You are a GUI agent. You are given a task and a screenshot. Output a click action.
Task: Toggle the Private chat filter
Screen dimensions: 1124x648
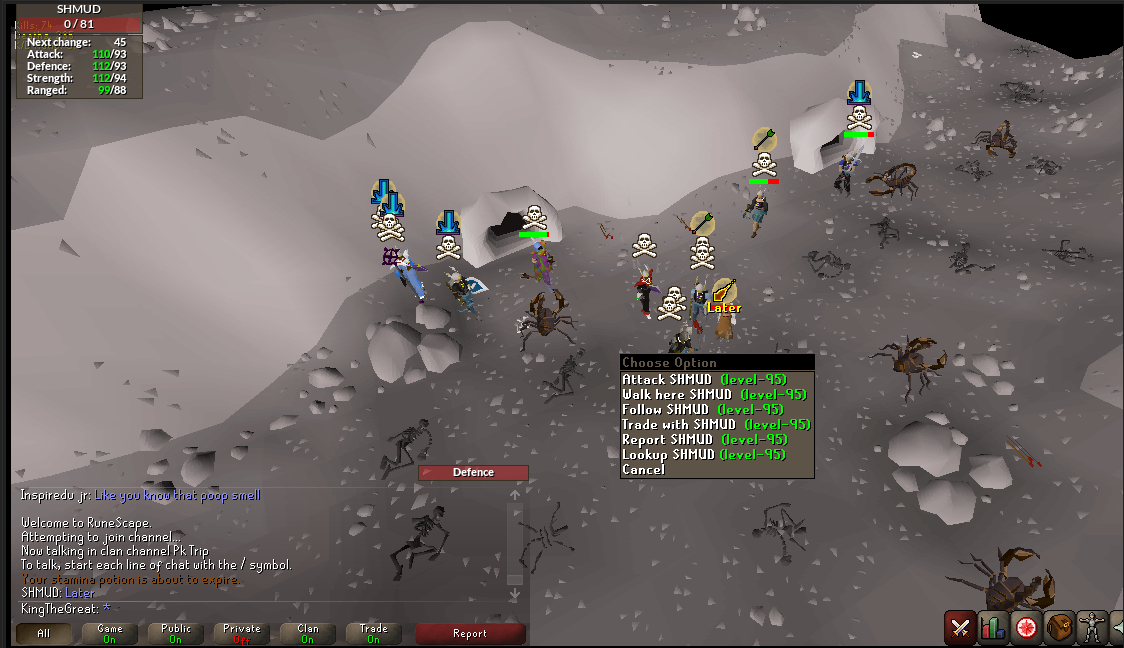click(x=242, y=633)
